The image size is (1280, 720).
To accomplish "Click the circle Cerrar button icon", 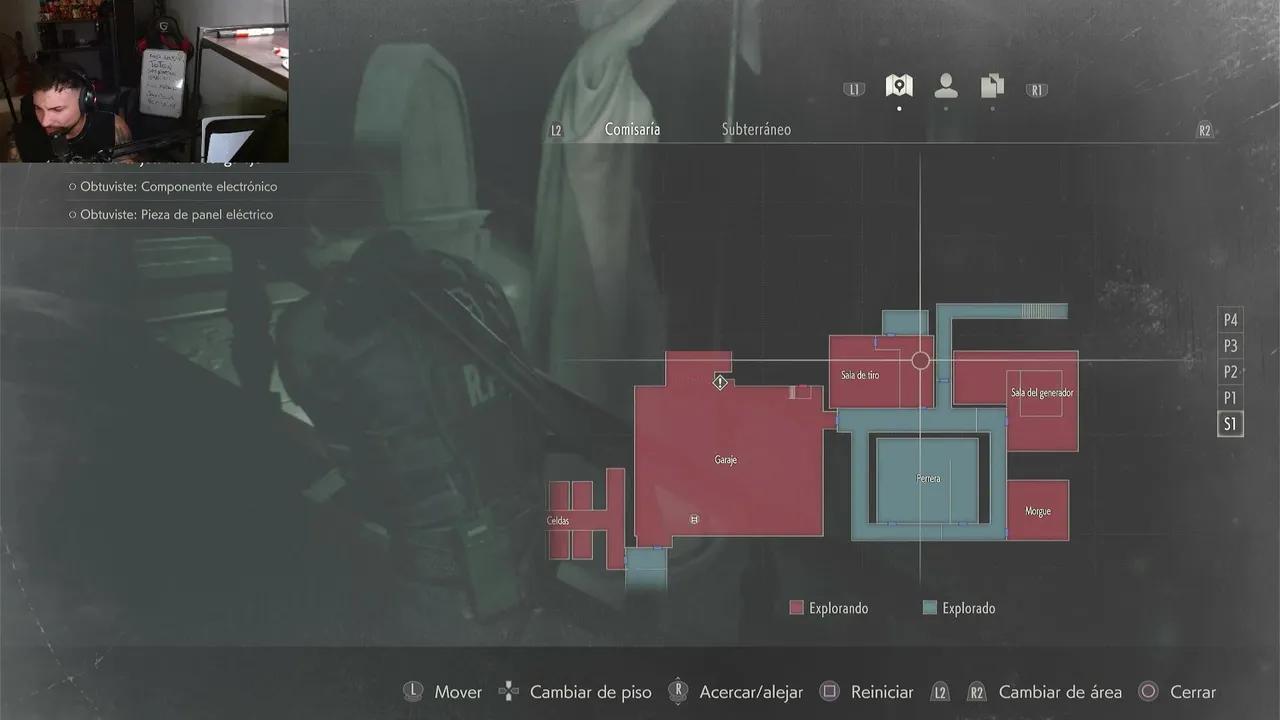I will coord(1147,691).
